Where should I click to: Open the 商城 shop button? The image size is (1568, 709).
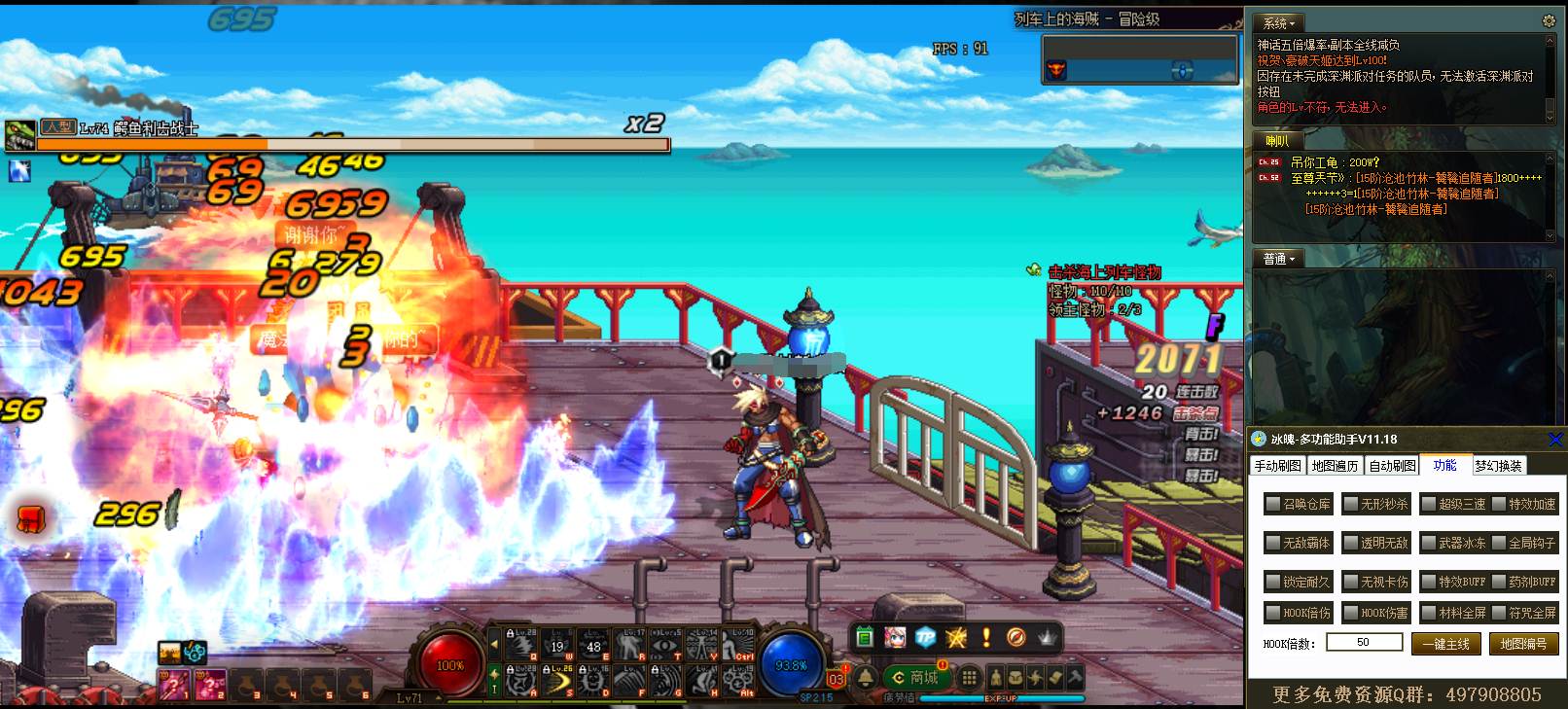click(x=915, y=677)
